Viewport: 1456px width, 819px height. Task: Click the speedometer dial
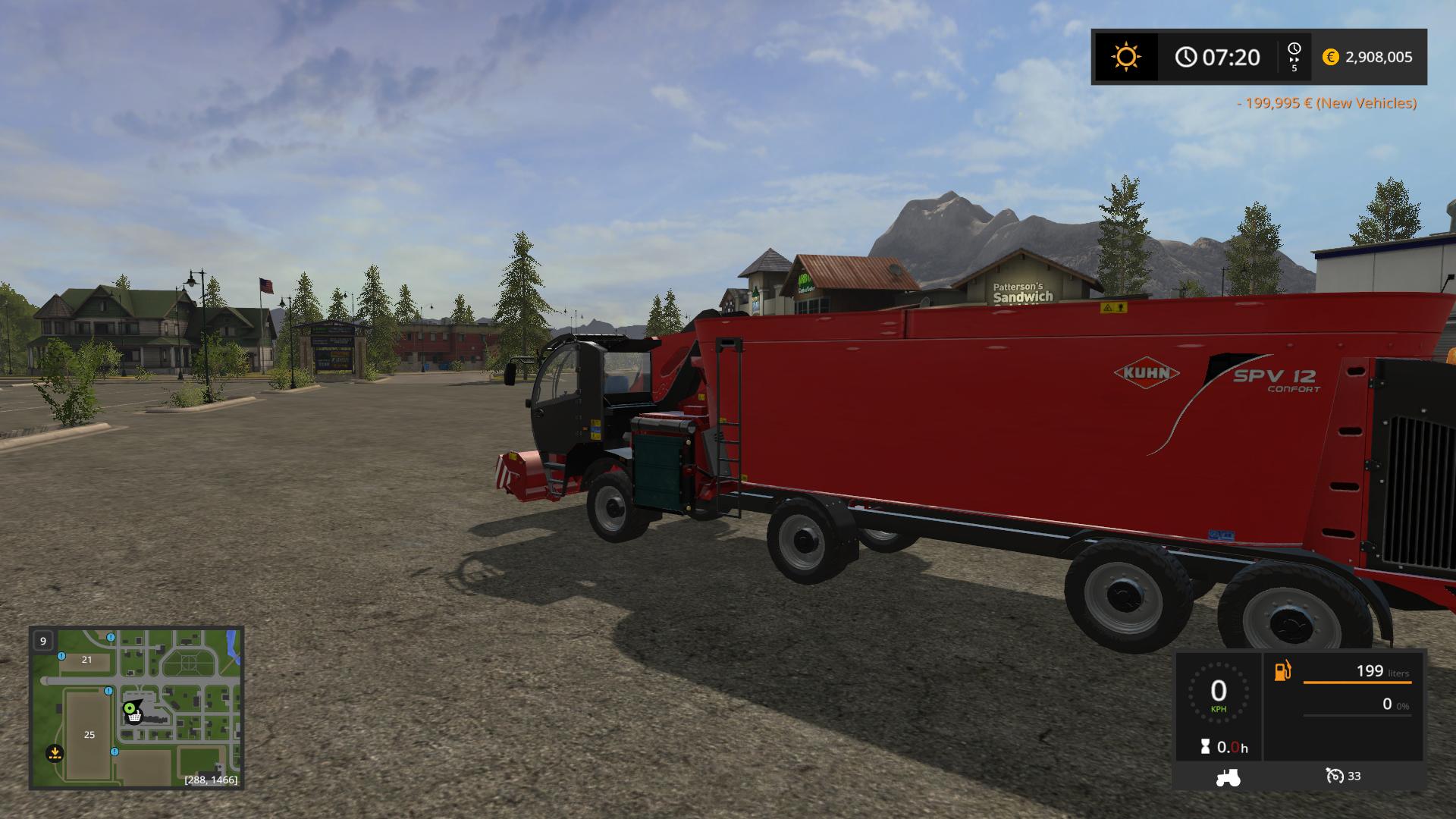[x=1218, y=693]
